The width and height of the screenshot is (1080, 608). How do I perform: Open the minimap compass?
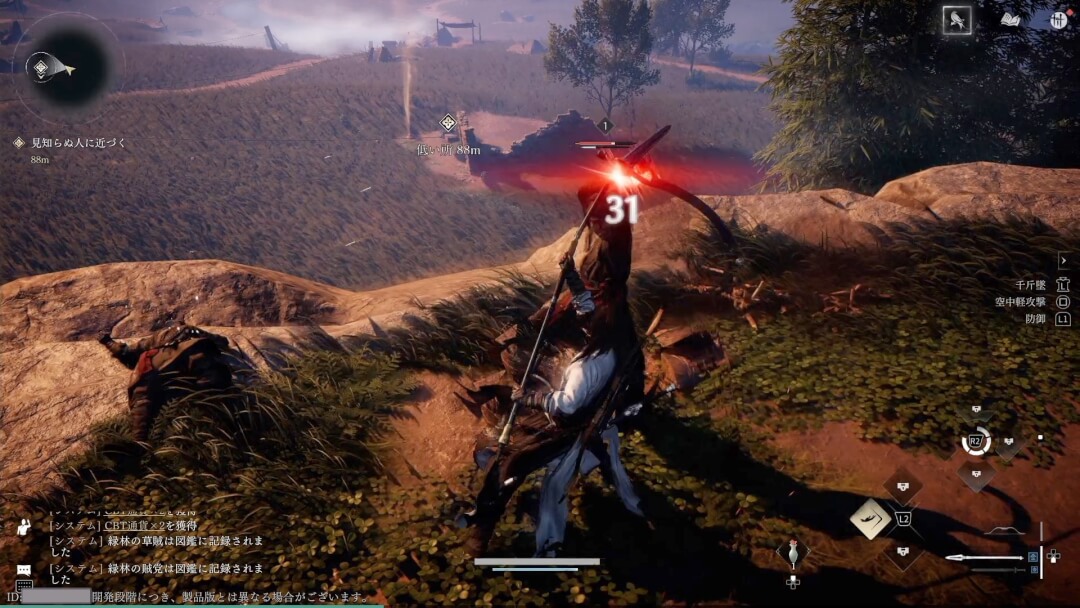(x=67, y=68)
